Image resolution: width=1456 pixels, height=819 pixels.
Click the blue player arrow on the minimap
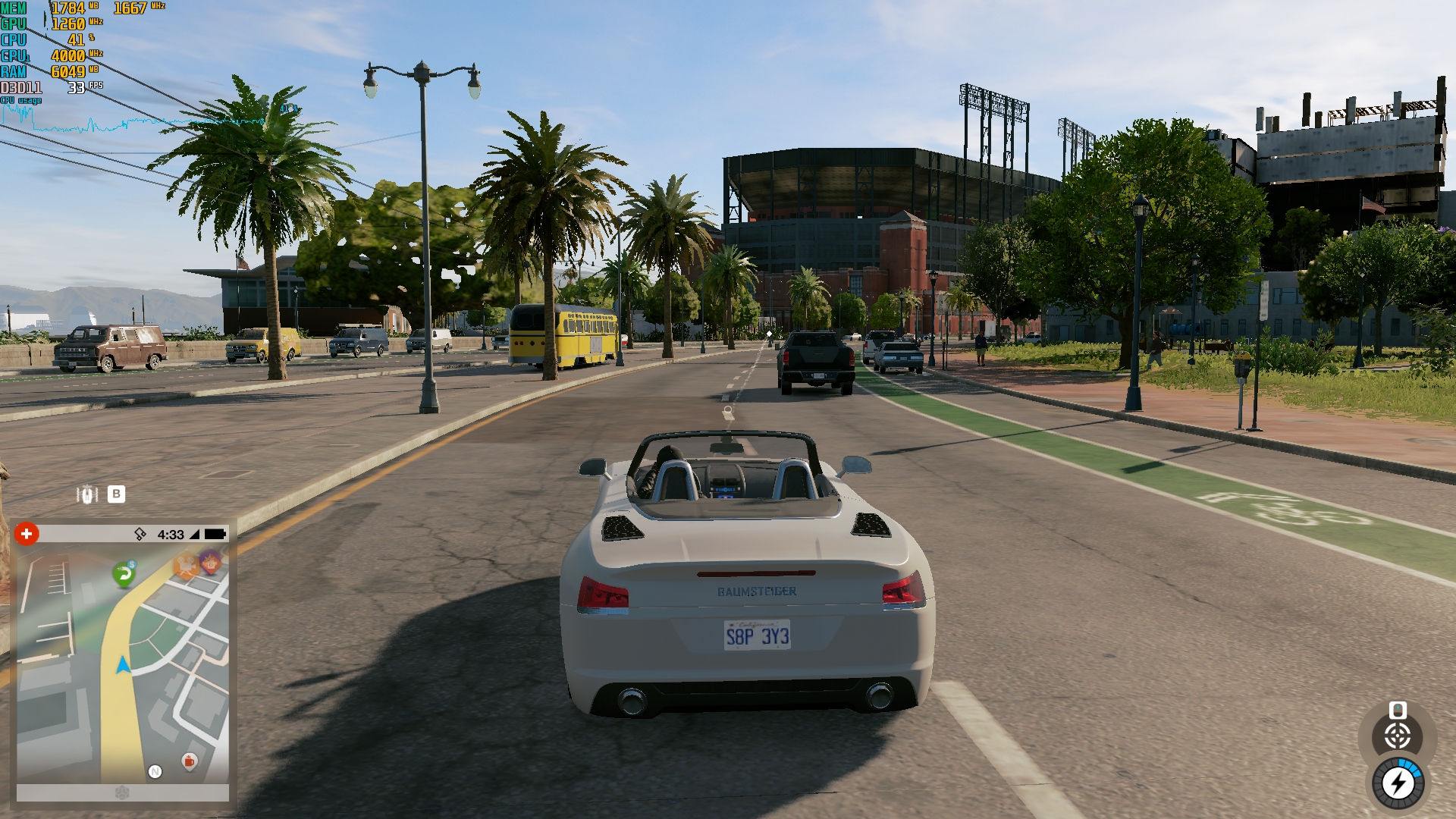pos(123,665)
